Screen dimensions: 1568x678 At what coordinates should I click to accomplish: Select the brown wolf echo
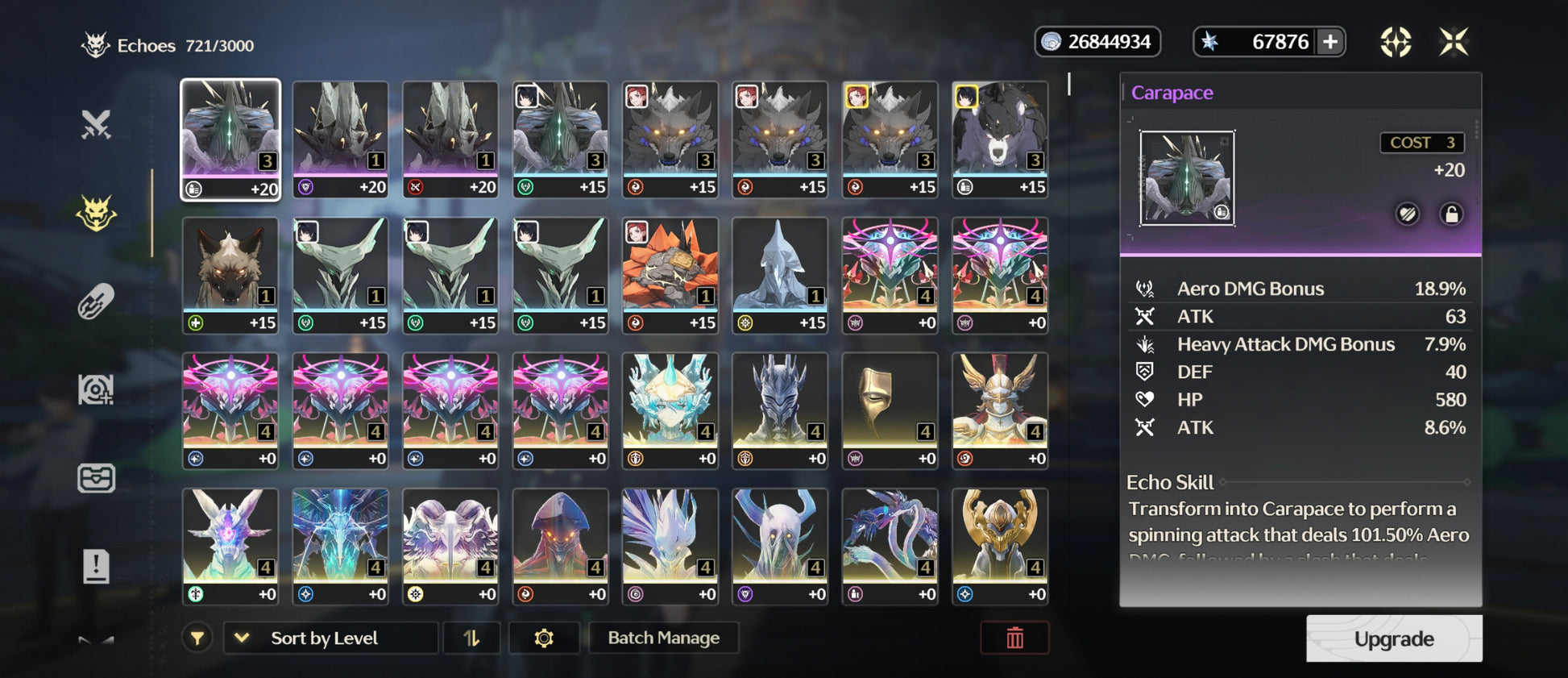click(x=230, y=274)
